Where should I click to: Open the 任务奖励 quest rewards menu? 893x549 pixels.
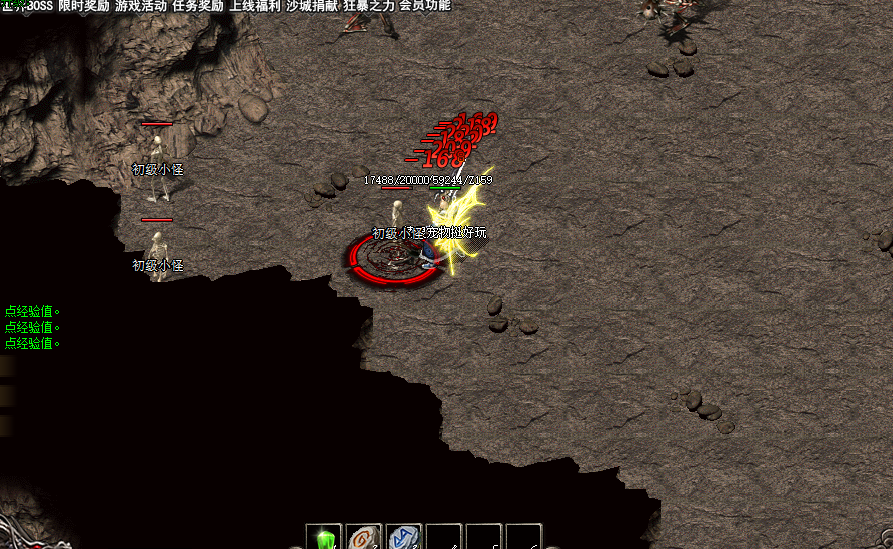pos(198,6)
